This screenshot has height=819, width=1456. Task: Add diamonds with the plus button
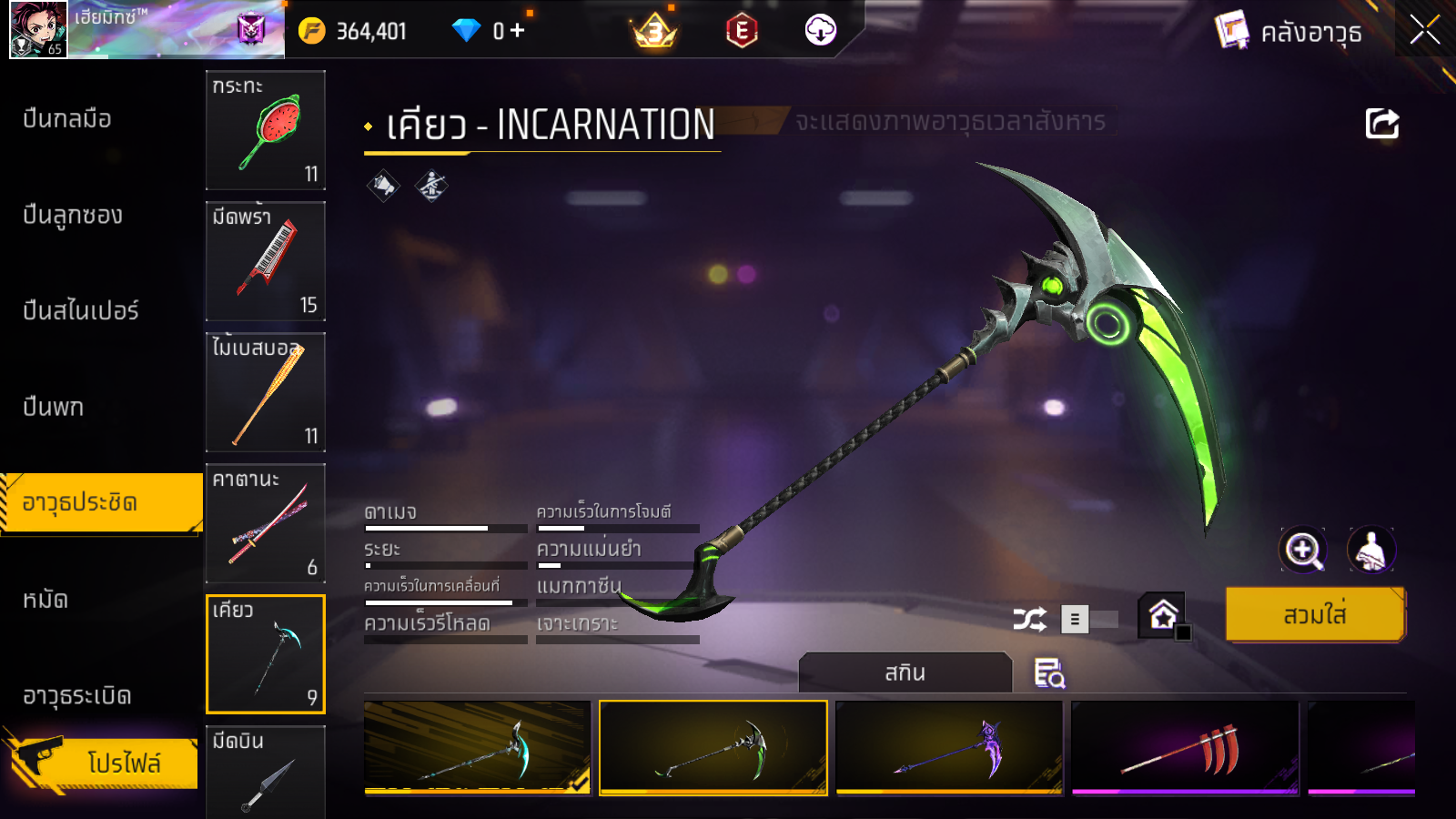518,31
